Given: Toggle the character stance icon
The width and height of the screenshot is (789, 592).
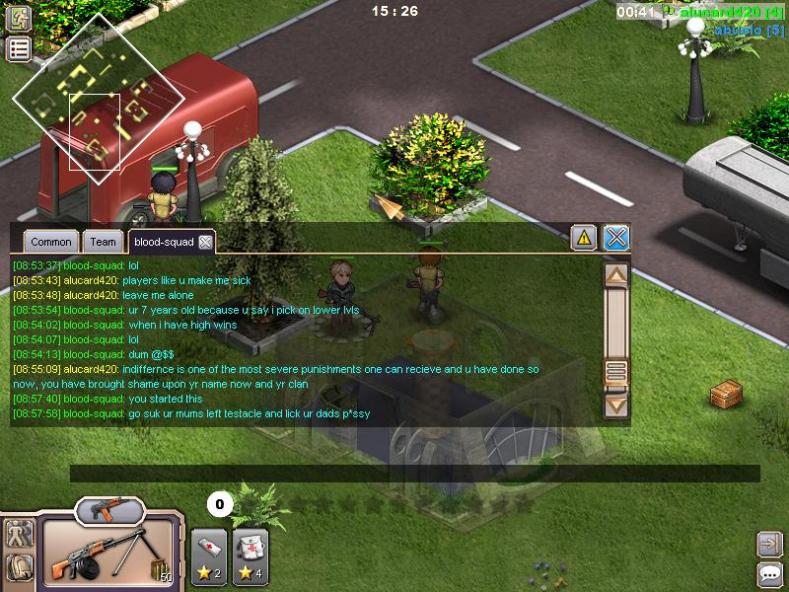Looking at the screenshot, I should coord(19,533).
